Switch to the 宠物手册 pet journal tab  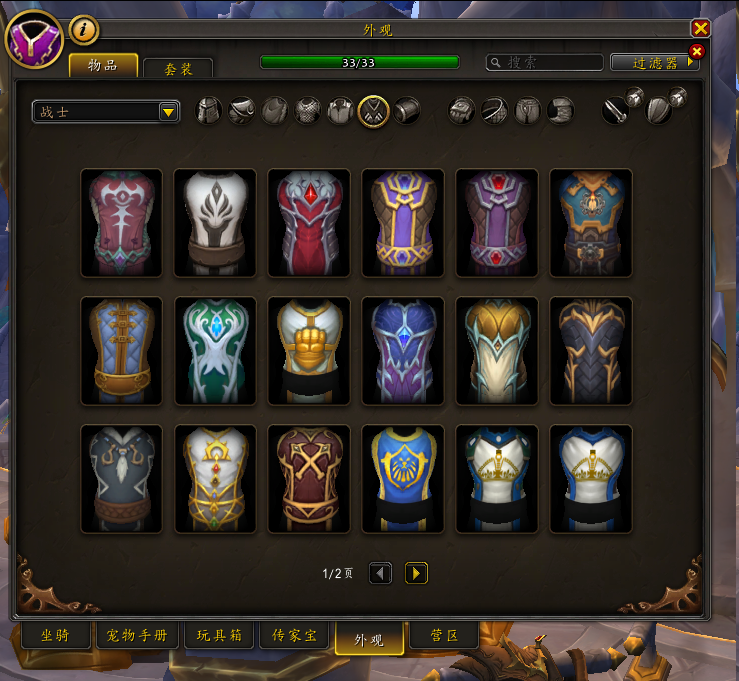click(137, 636)
